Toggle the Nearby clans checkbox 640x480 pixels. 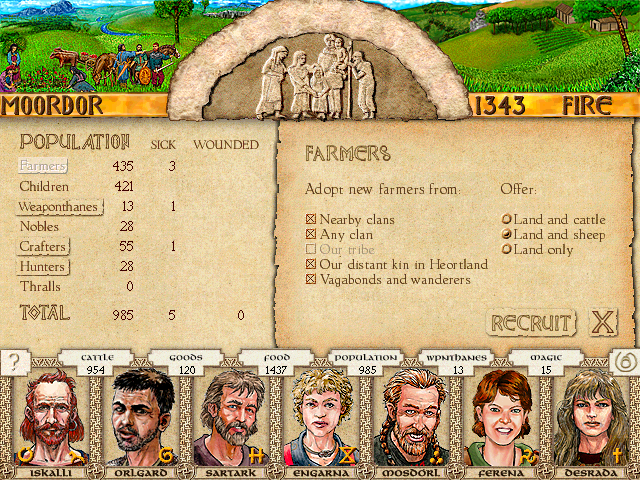pos(311,219)
